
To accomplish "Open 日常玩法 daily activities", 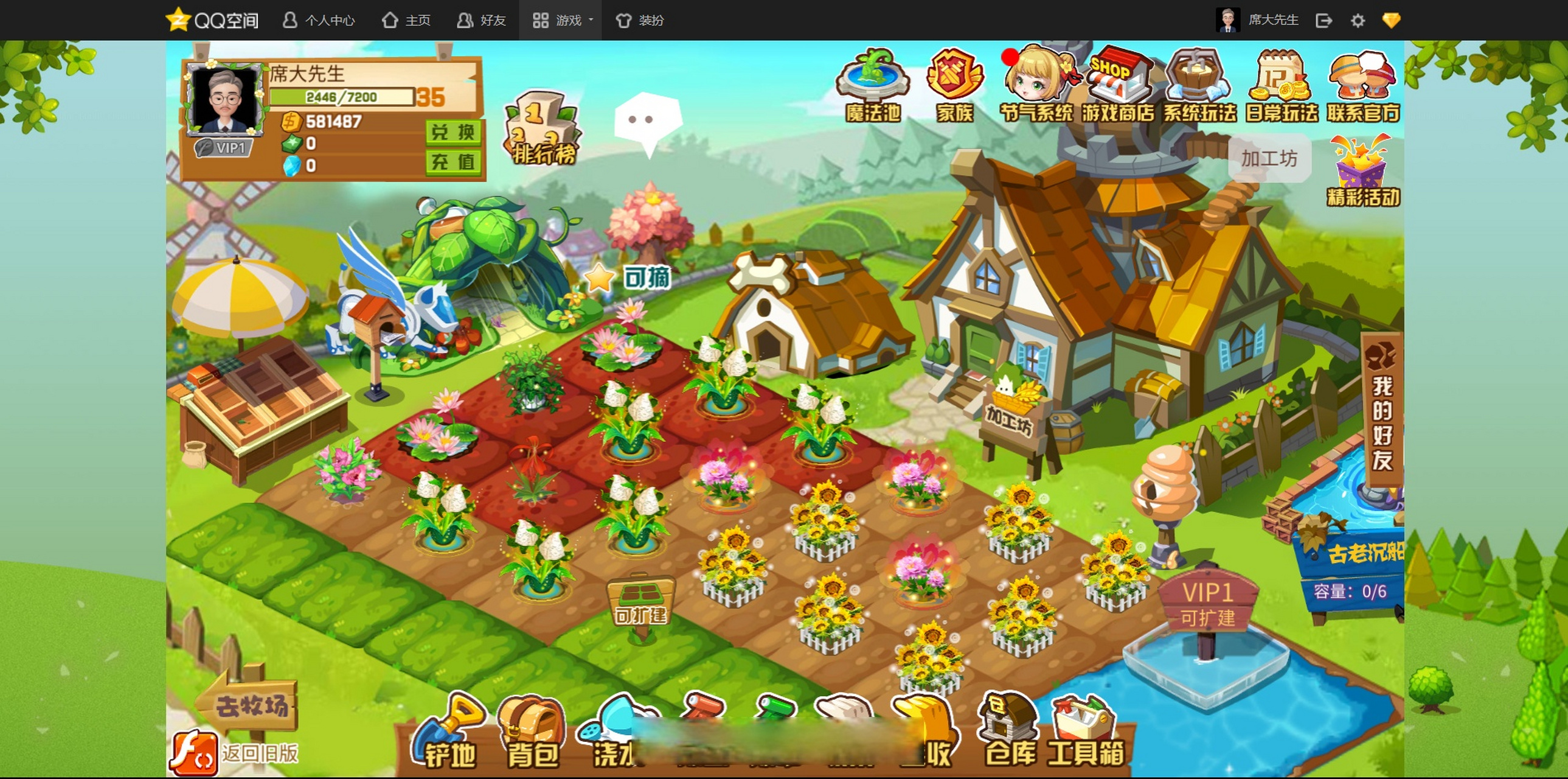I will 1281,85.
